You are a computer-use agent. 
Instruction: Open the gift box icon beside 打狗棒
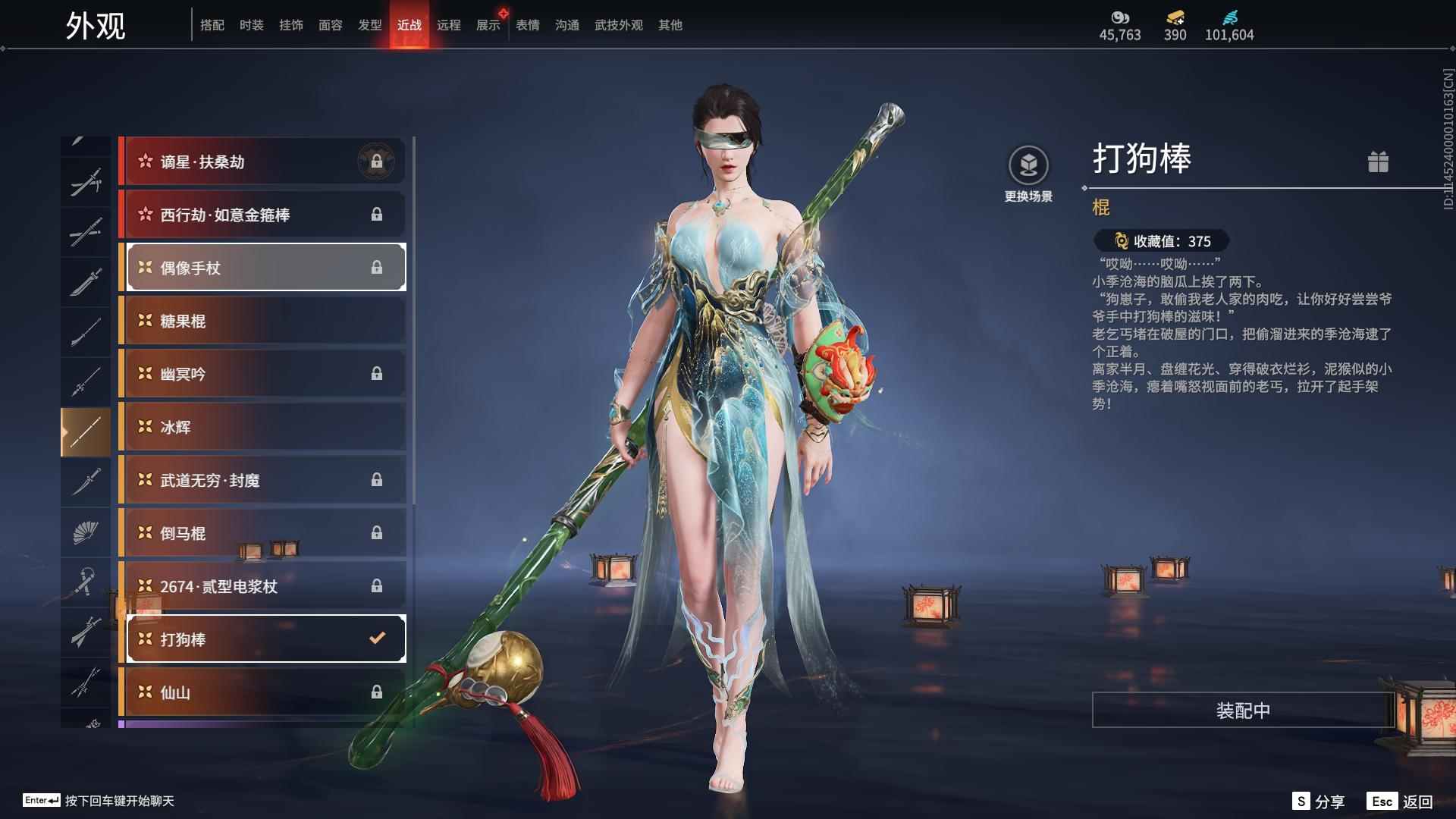[x=1378, y=162]
